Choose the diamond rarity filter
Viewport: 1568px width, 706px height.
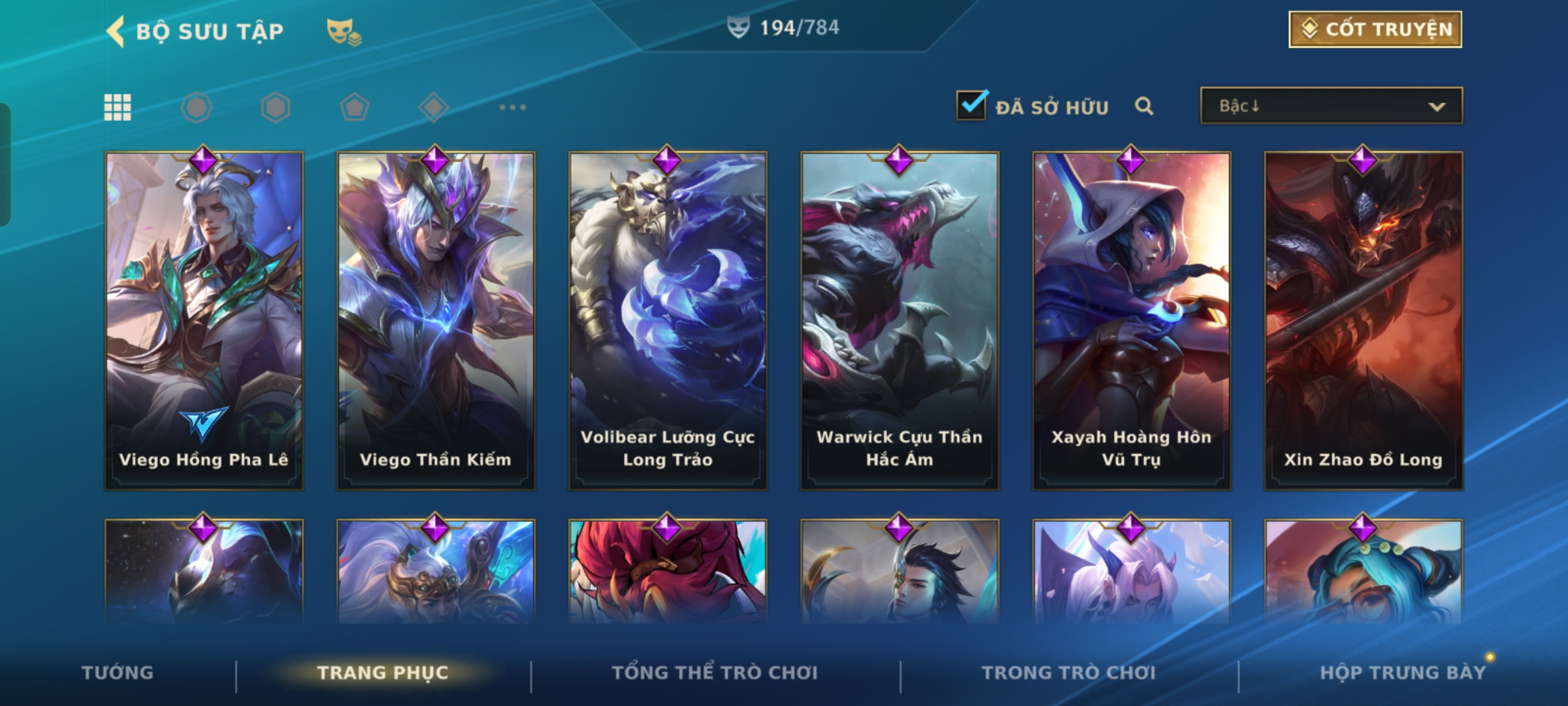point(433,107)
